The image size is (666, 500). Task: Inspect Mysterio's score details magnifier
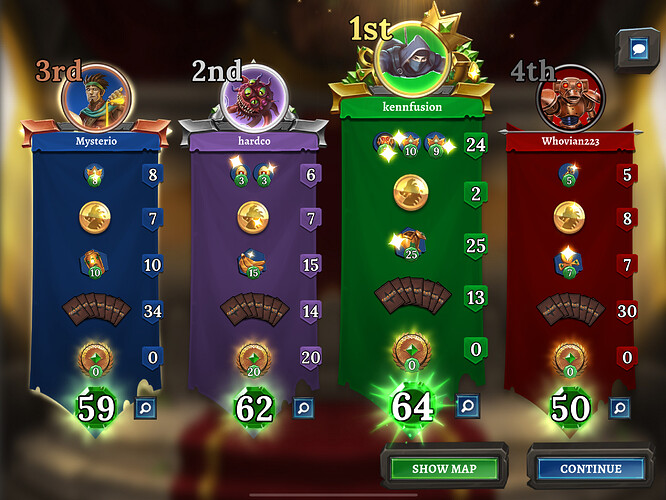coord(145,407)
